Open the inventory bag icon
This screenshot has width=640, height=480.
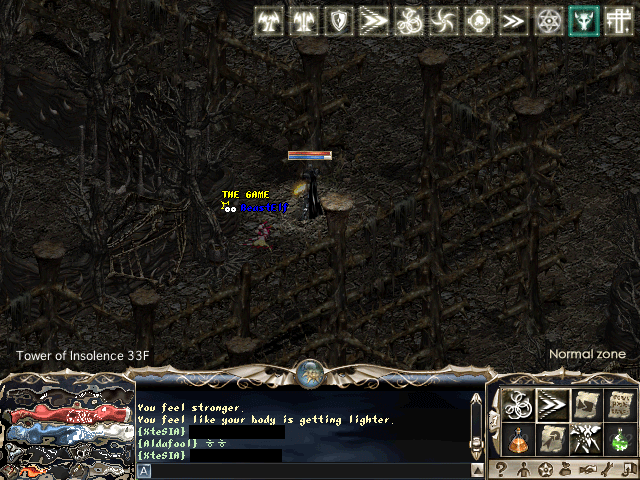click(x=566, y=470)
